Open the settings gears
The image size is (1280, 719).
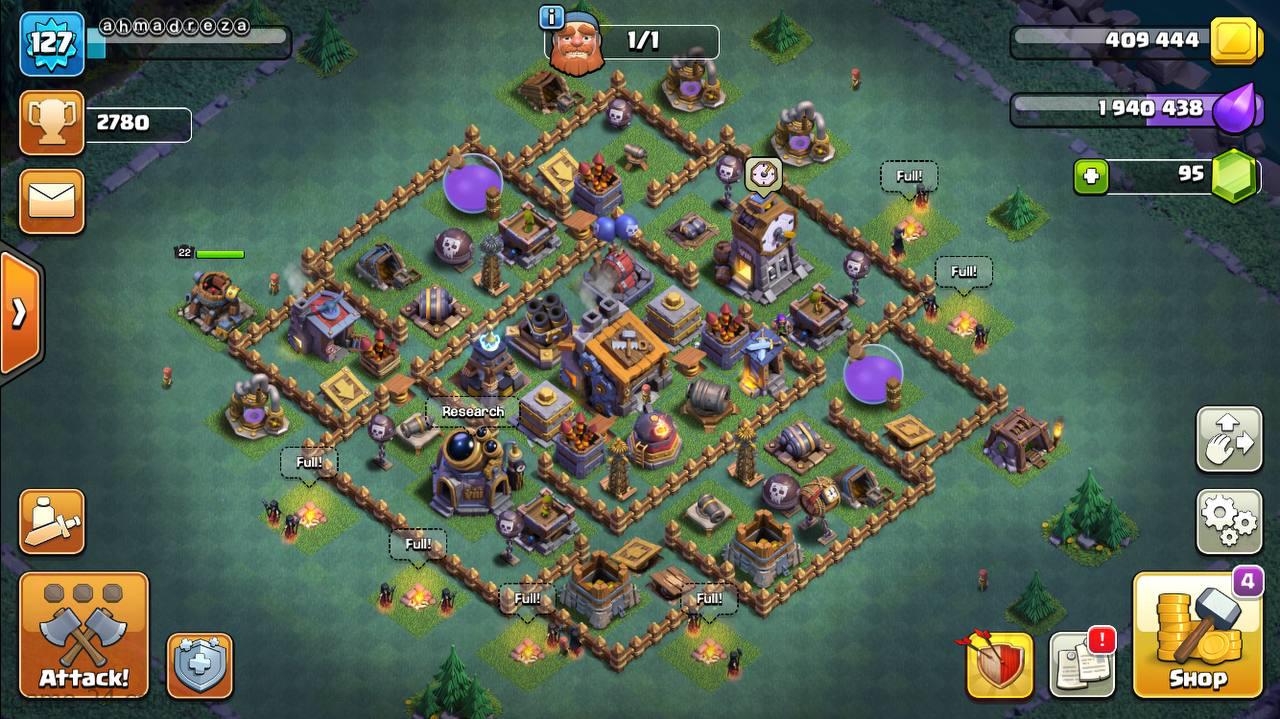(1229, 520)
